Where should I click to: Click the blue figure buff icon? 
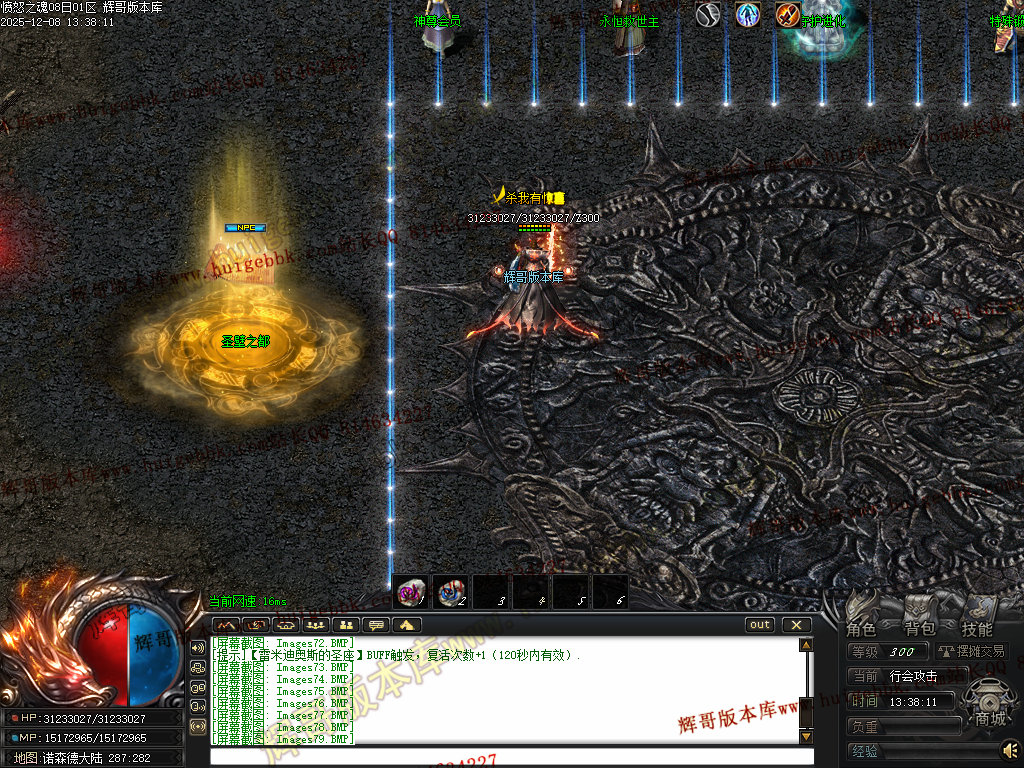point(747,15)
